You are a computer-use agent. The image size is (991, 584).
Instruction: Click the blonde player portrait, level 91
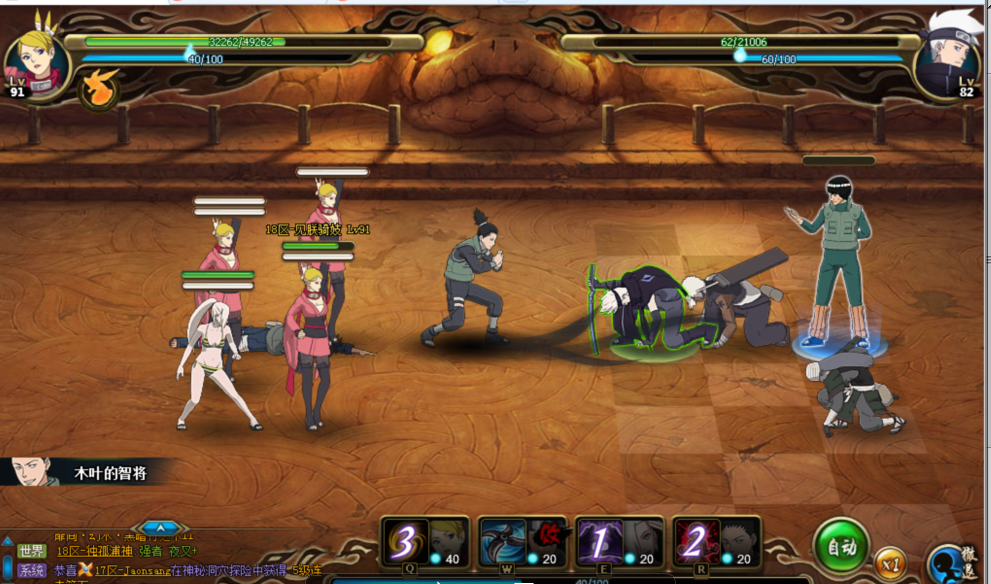point(38,60)
